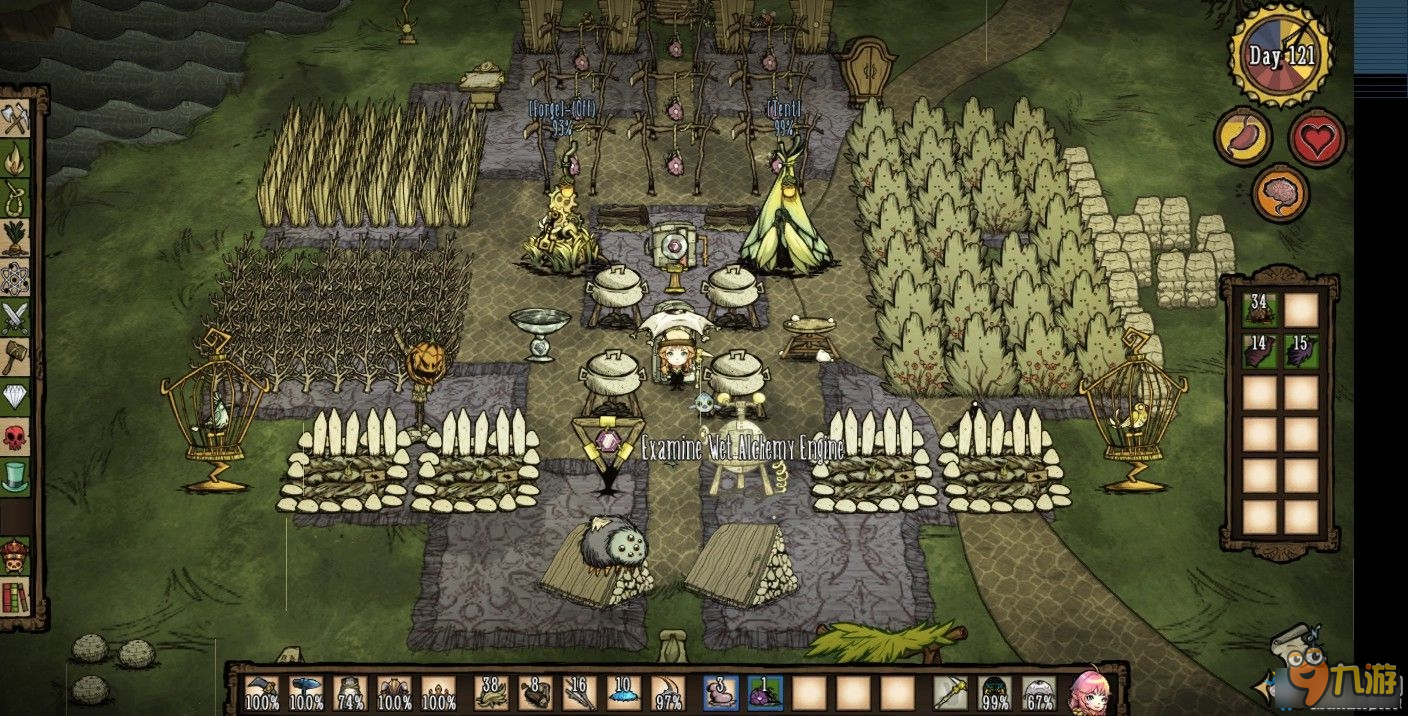Select the axe in the first inventory slot
1408x716 pixels.
(x=262, y=692)
